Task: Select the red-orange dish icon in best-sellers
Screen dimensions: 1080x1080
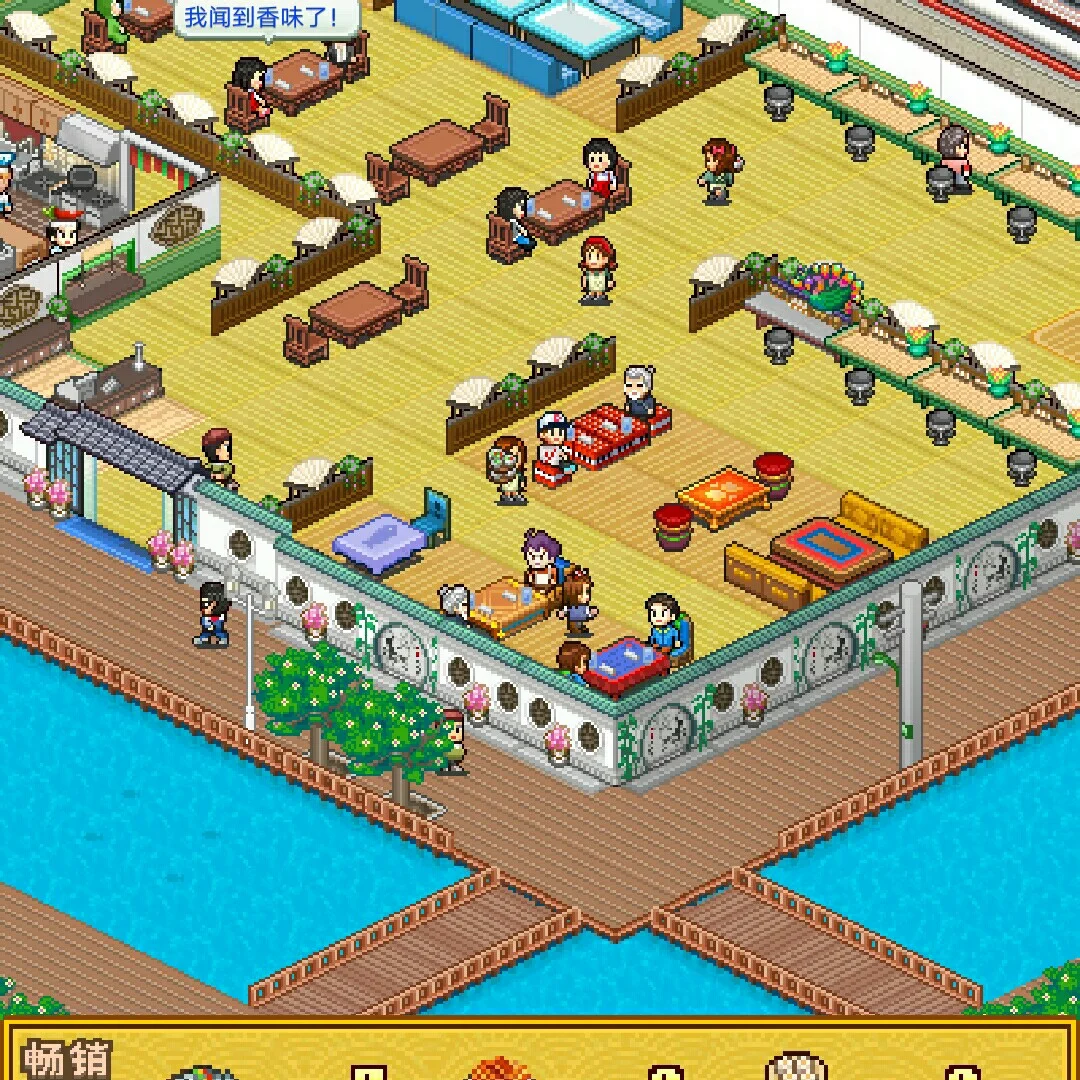Action: point(499,1069)
